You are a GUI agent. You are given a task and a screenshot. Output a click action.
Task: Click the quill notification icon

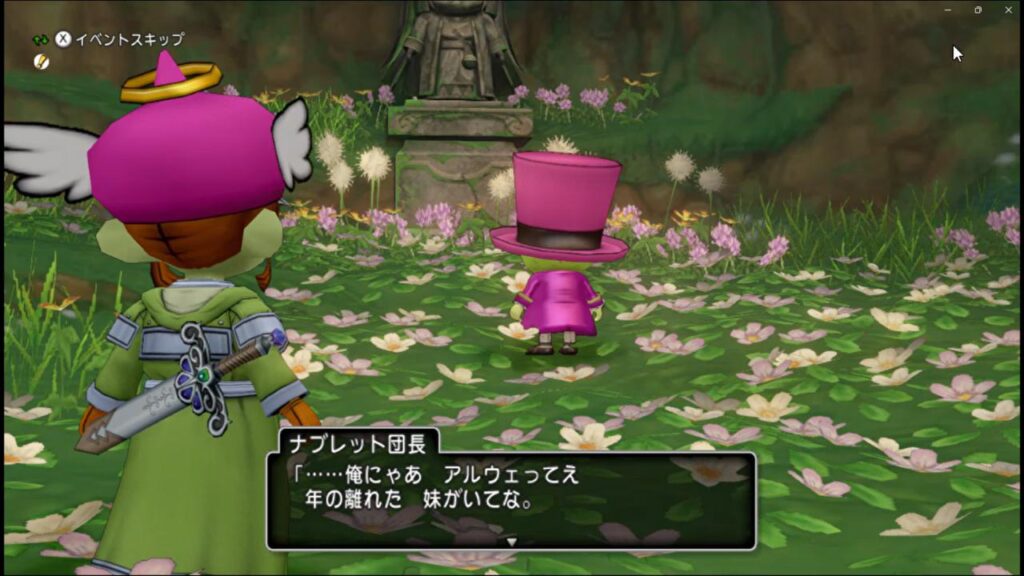click(41, 61)
